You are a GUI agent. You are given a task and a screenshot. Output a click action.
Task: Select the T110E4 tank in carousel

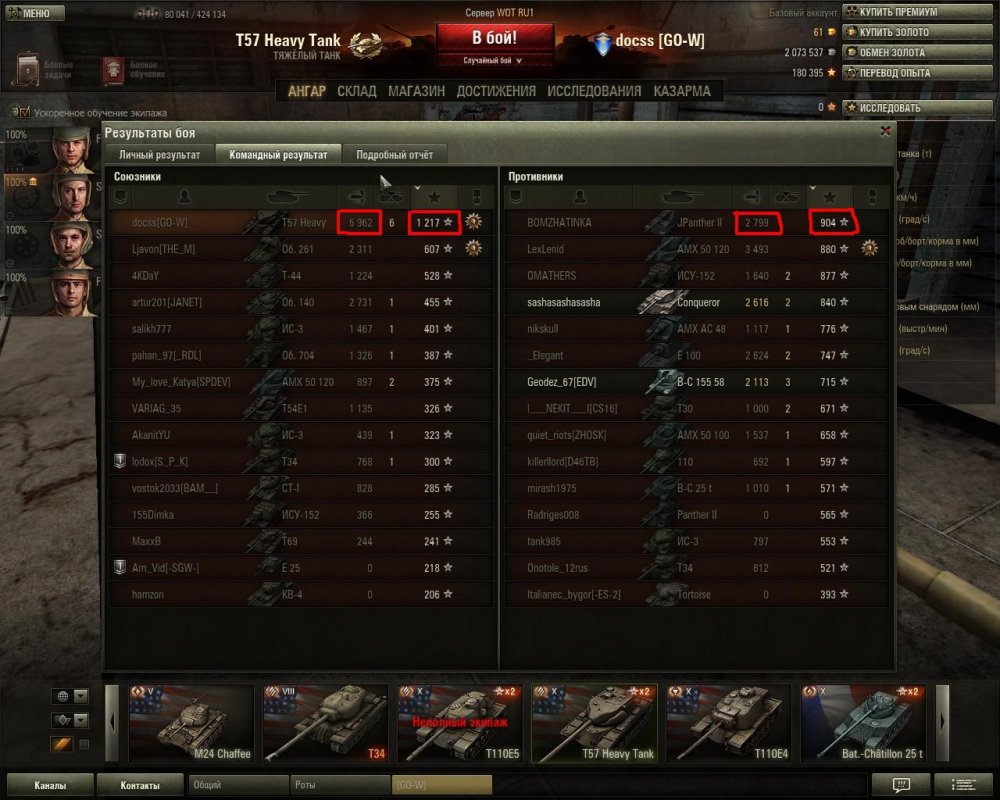pyautogui.click(x=729, y=723)
